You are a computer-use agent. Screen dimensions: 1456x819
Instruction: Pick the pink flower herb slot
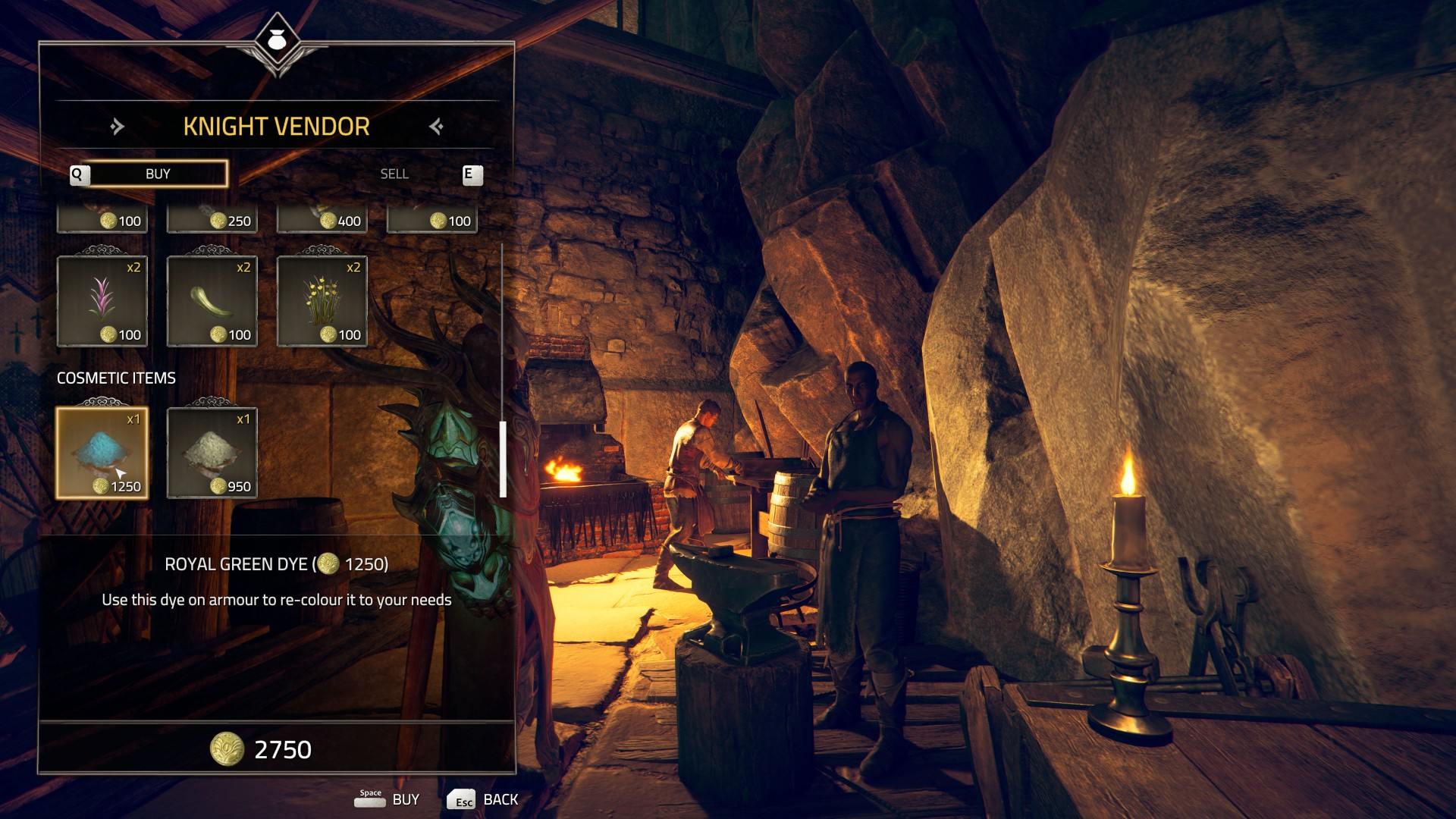point(102,302)
